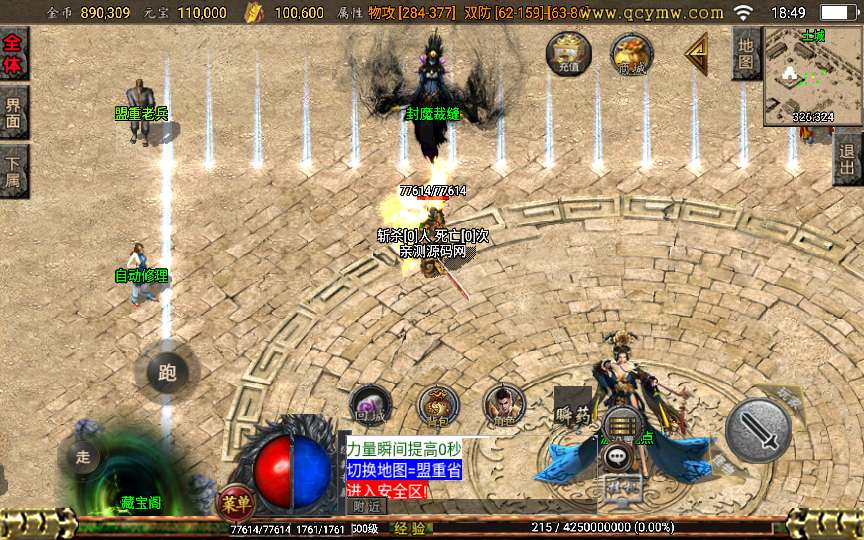Tap the sword attack button
864x540 pixels.
pos(758,431)
